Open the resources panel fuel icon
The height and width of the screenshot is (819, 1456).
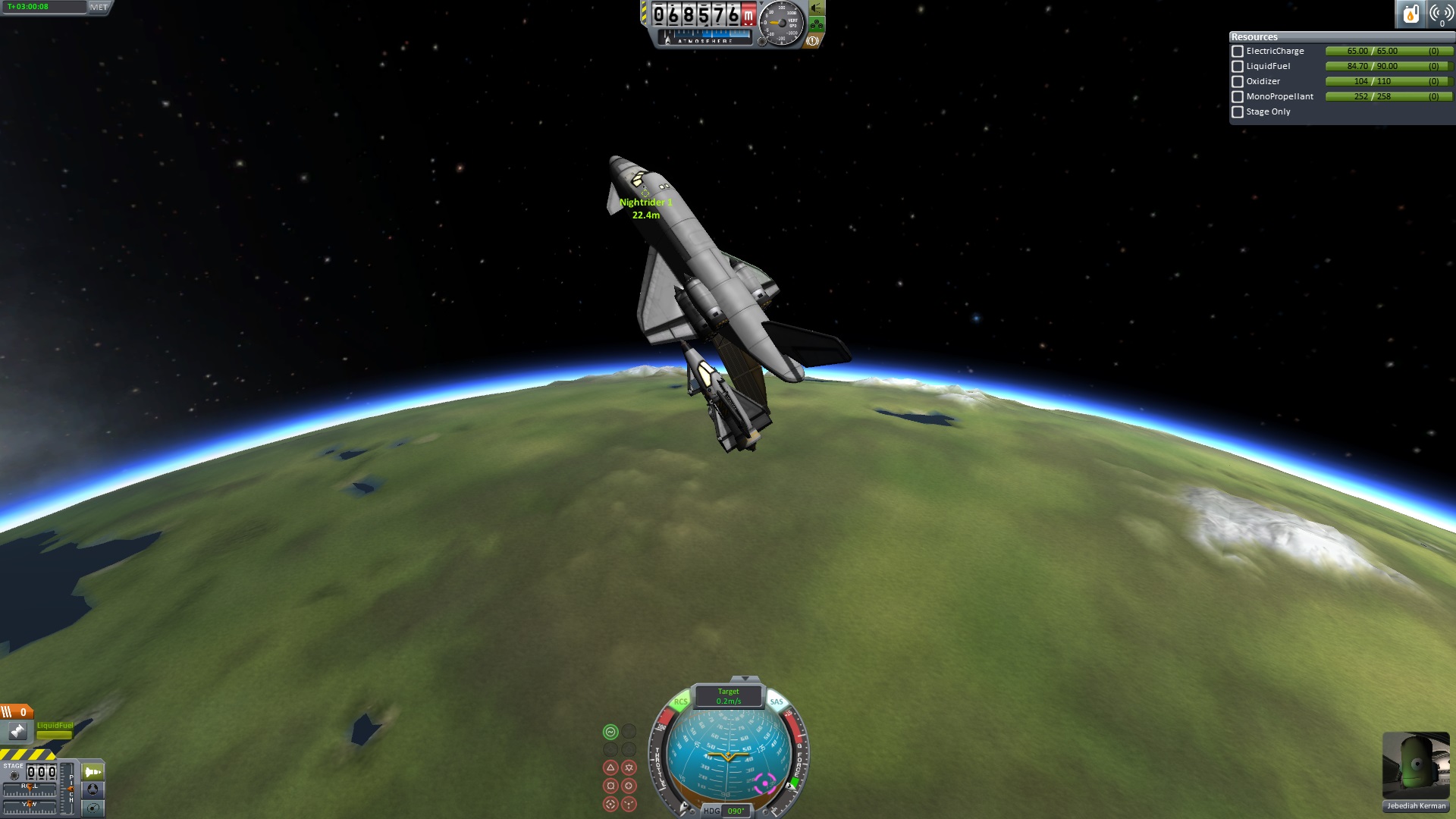tap(1410, 14)
